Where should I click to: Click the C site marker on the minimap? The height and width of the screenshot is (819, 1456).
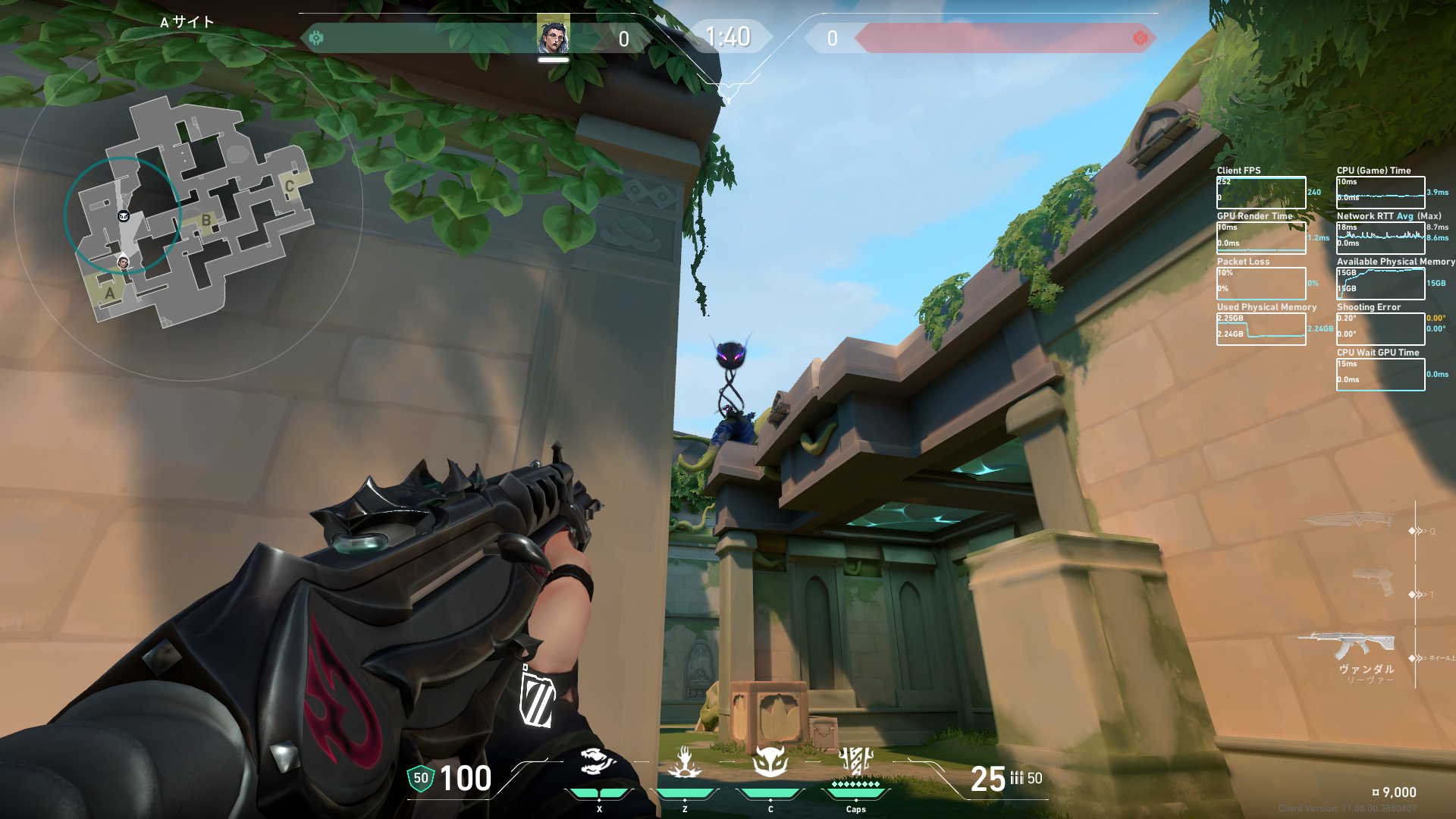click(289, 187)
